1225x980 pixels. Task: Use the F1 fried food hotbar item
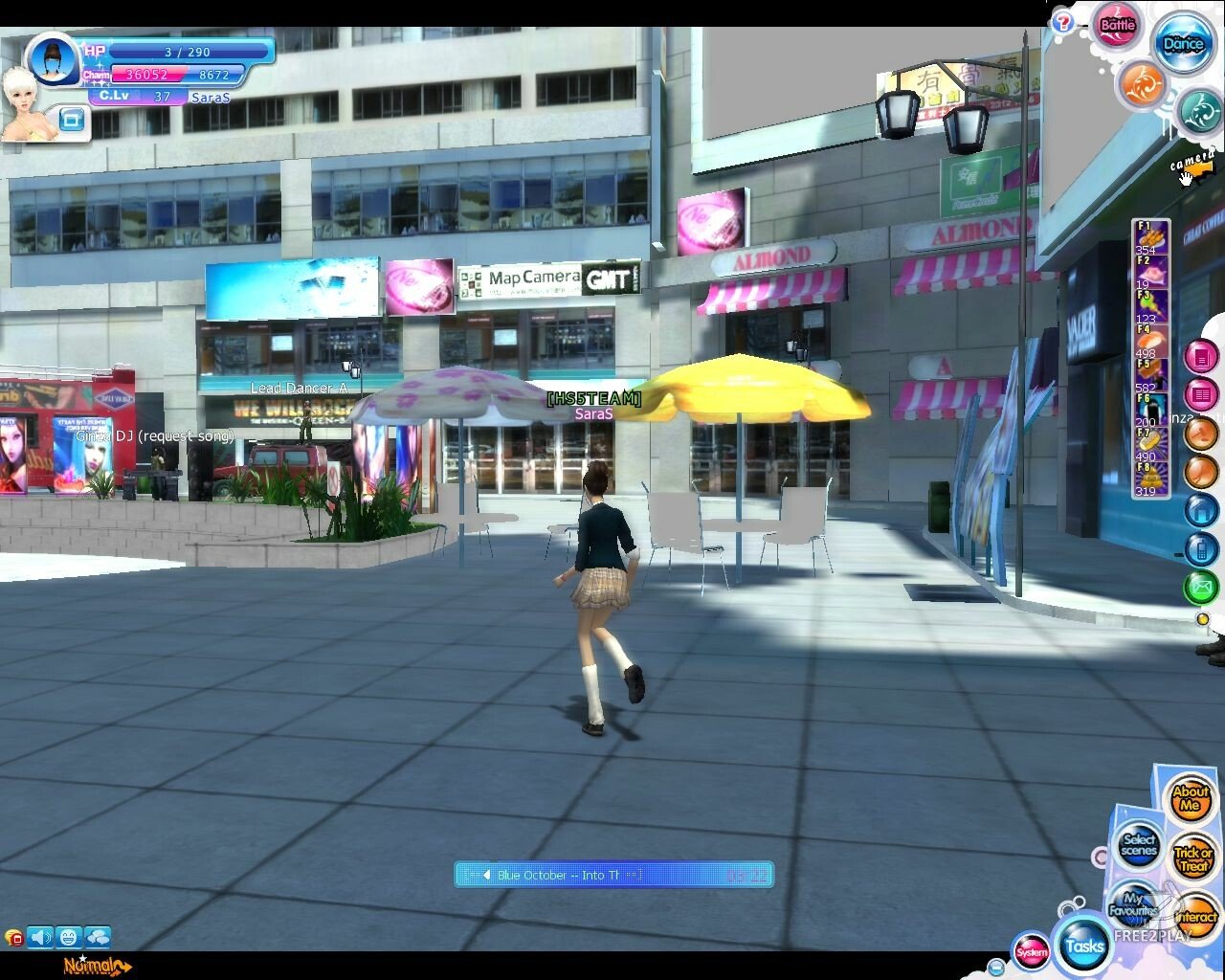click(1150, 236)
